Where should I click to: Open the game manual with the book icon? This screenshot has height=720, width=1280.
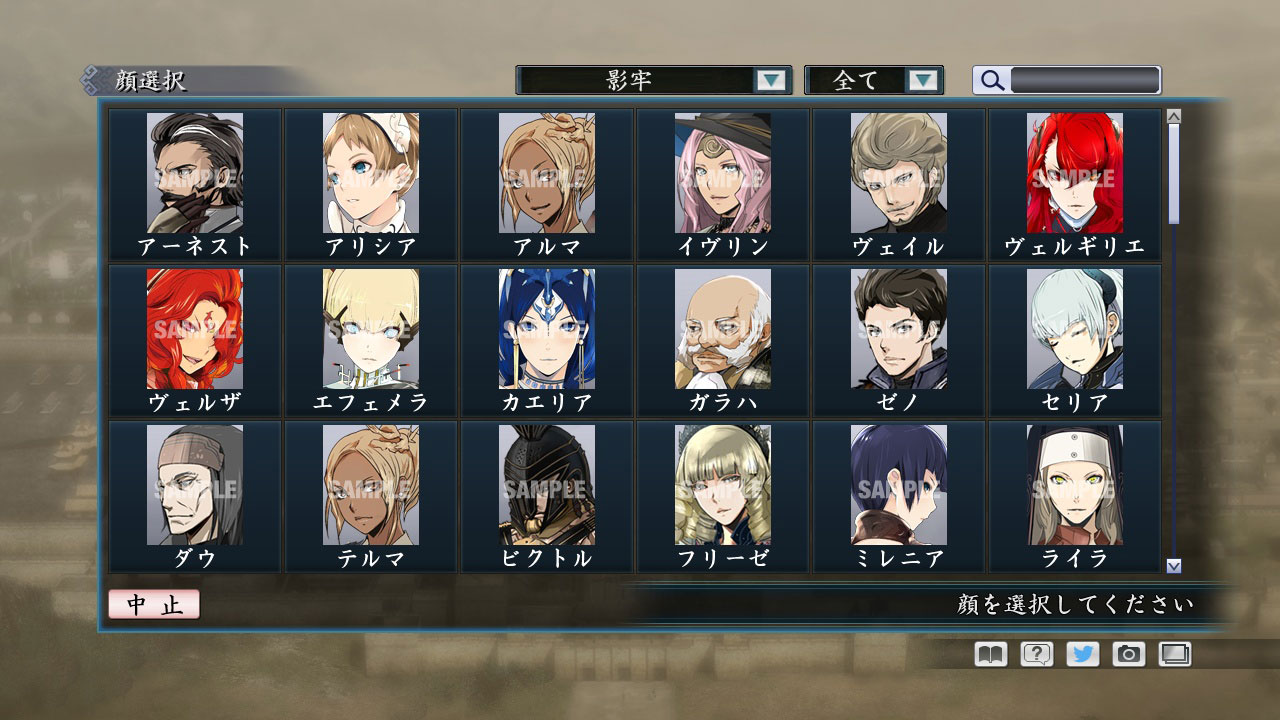click(x=988, y=655)
